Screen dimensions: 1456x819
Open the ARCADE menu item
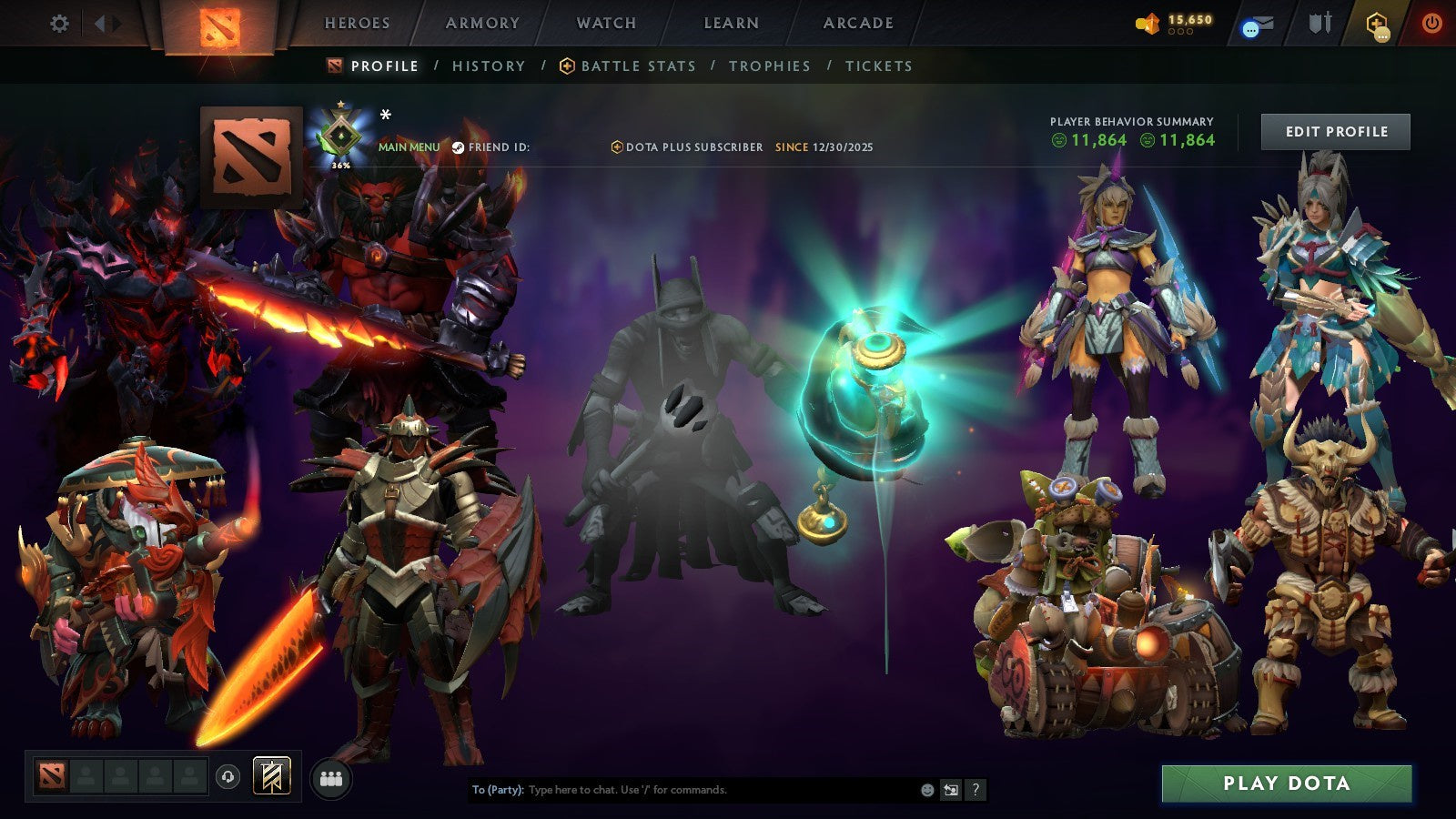[857, 23]
